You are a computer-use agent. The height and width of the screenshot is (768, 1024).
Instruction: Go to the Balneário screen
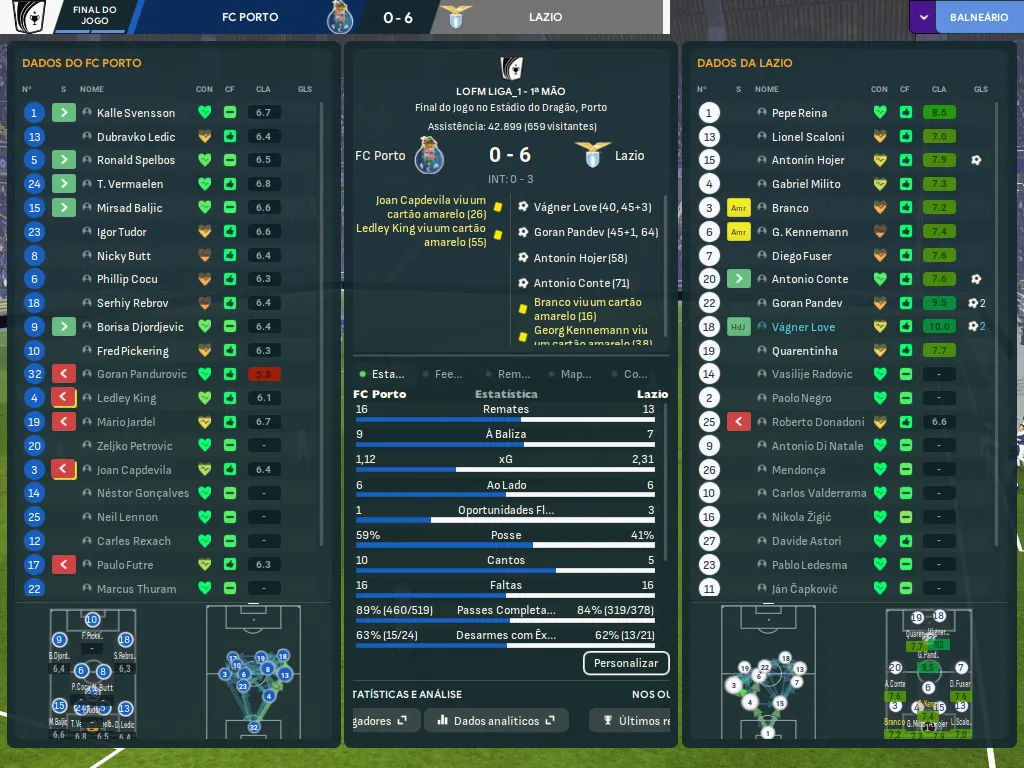pos(978,17)
